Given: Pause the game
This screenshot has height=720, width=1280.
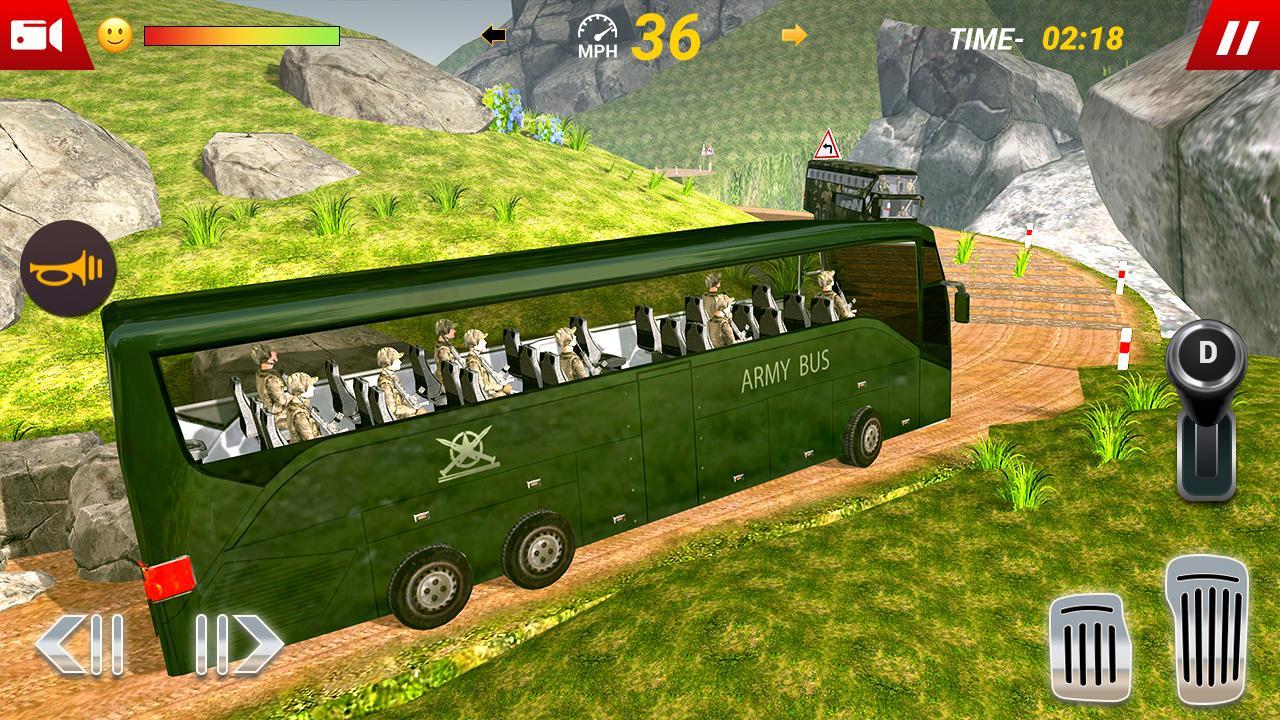Looking at the screenshot, I should point(1236,38).
